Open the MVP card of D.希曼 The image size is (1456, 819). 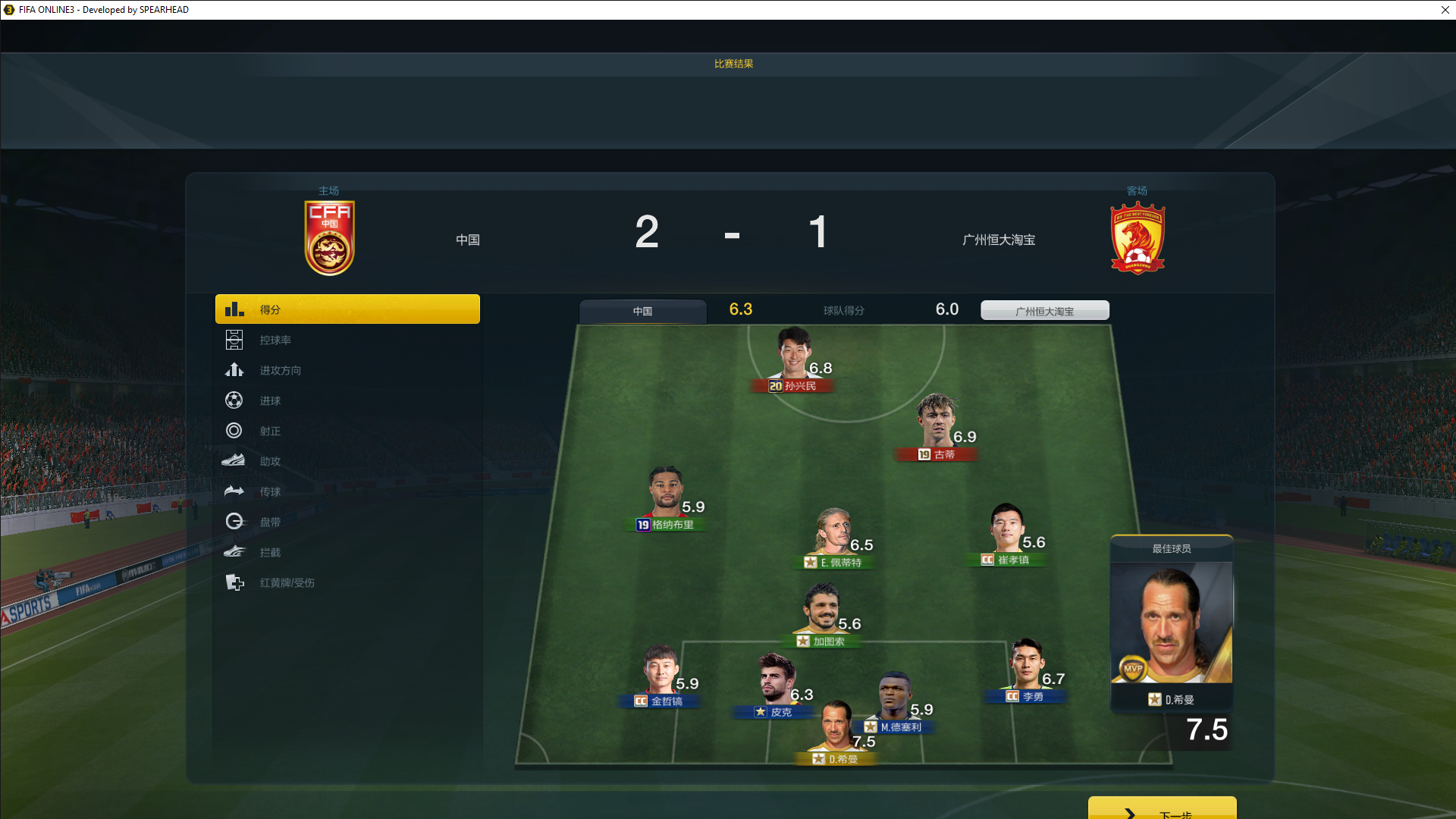point(1172,629)
